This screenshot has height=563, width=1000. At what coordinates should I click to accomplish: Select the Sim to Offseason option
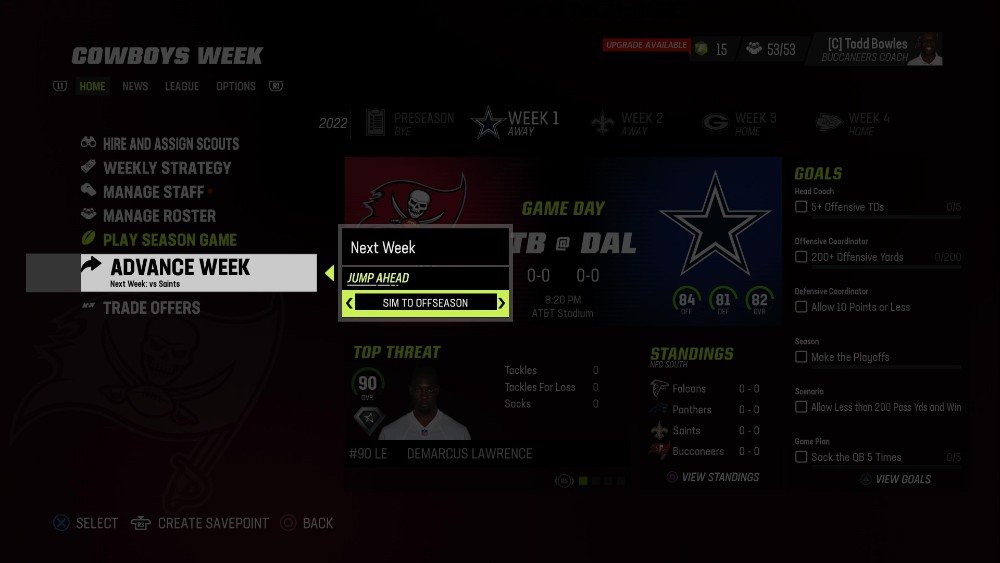[x=425, y=303]
